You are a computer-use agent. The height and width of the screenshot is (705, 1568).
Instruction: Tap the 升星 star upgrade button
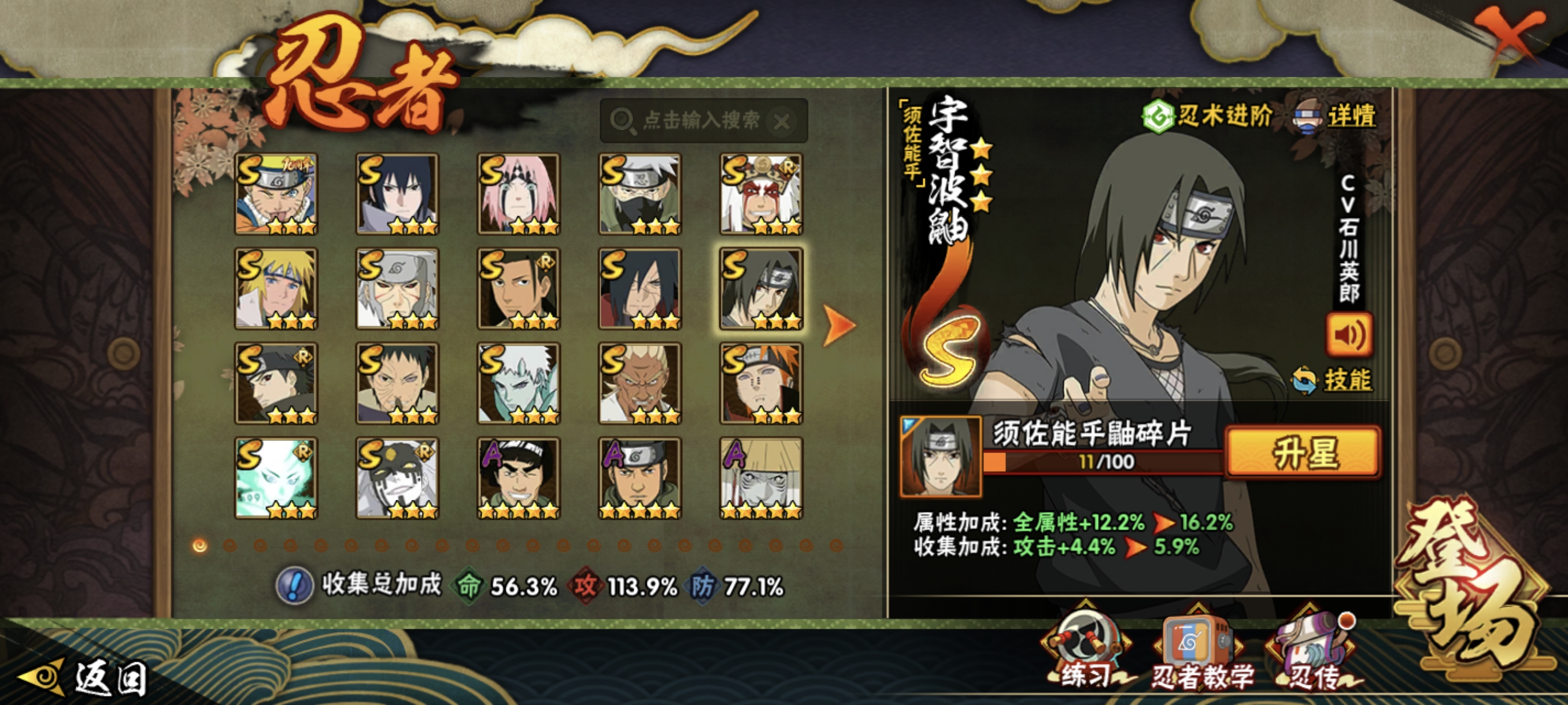point(1303,452)
